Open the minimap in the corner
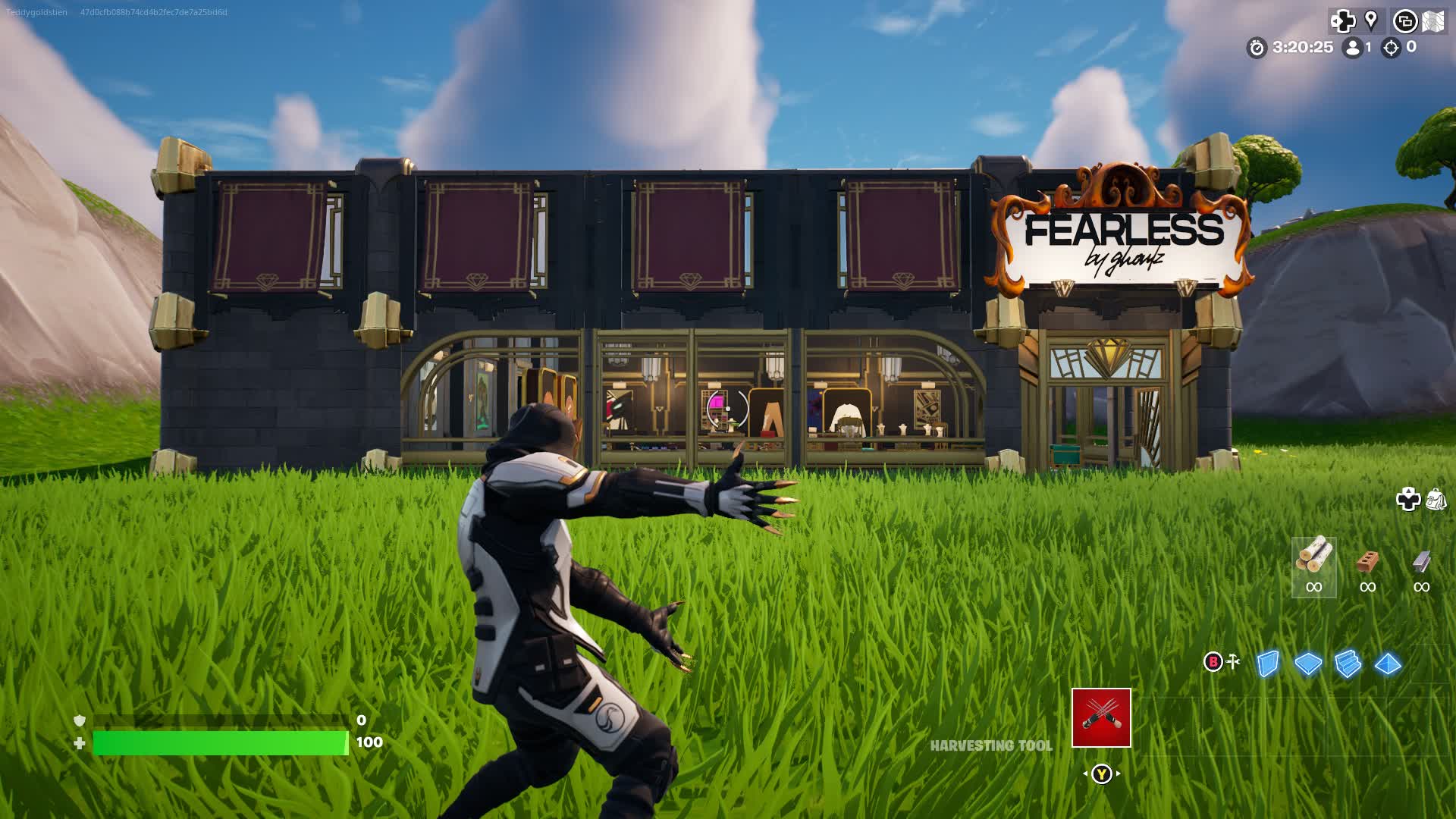Viewport: 1456px width, 819px height. coord(1432,21)
